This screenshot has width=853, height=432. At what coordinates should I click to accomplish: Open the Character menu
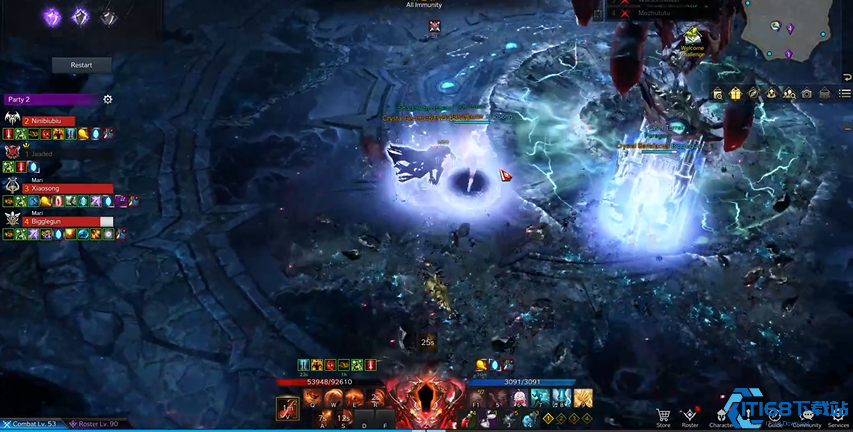click(x=719, y=415)
